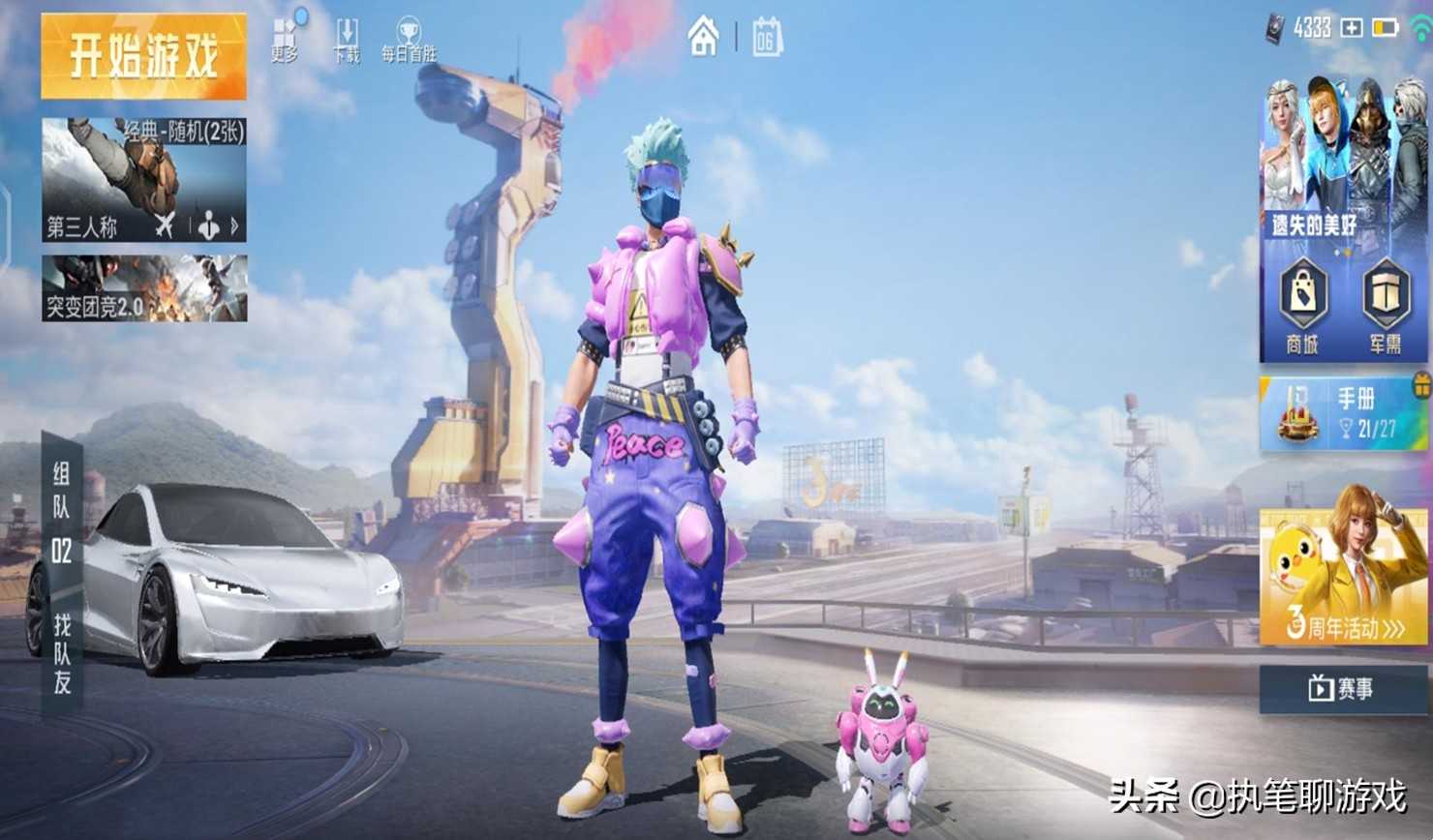This screenshot has height=840, width=1433.
Task: Open 每日首胜 daily first win rewards
Action: tap(409, 41)
